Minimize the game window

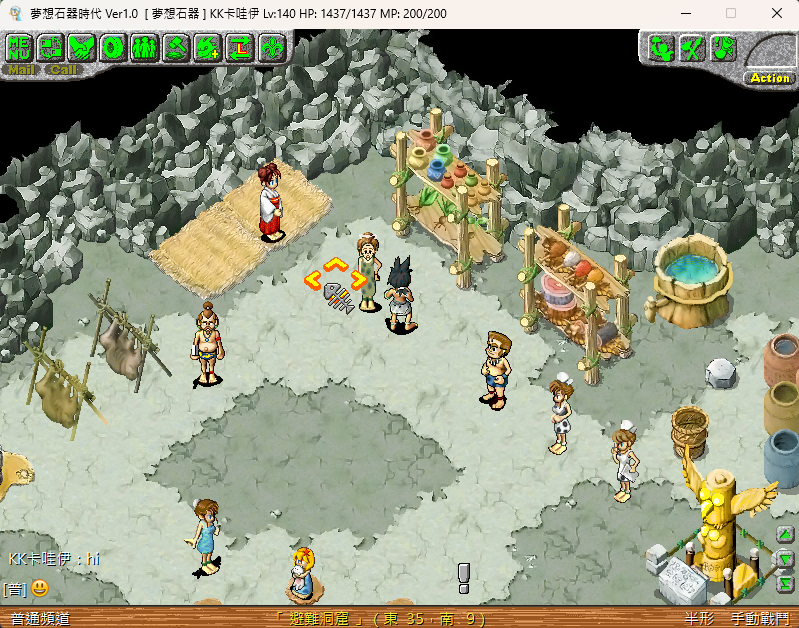pos(684,13)
